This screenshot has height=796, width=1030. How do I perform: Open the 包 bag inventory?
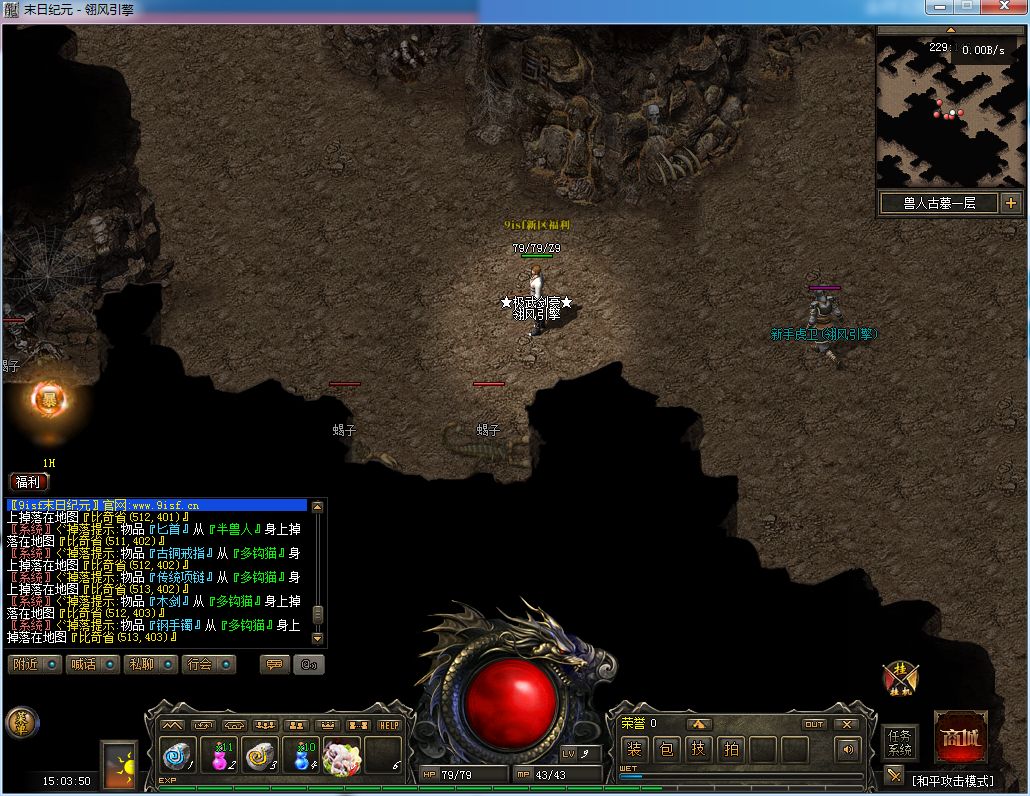point(667,748)
